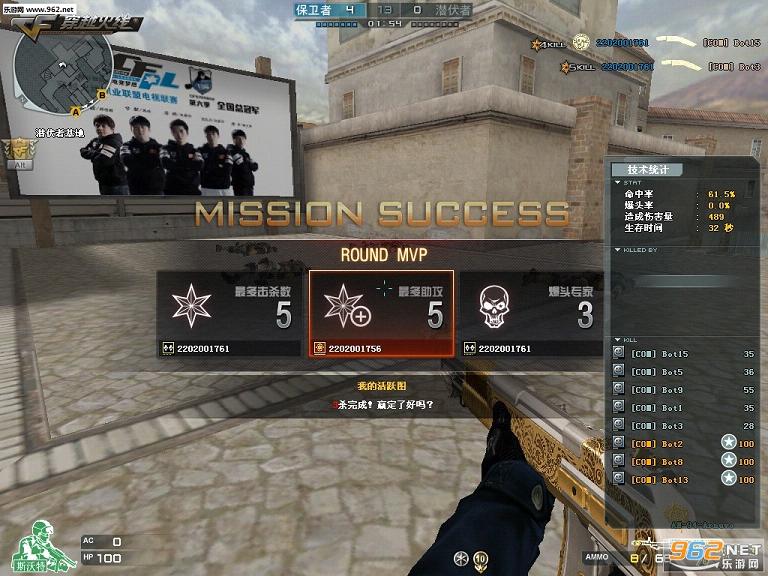
Task: Click the gold winged Alt badge icon
Action: click(x=16, y=152)
